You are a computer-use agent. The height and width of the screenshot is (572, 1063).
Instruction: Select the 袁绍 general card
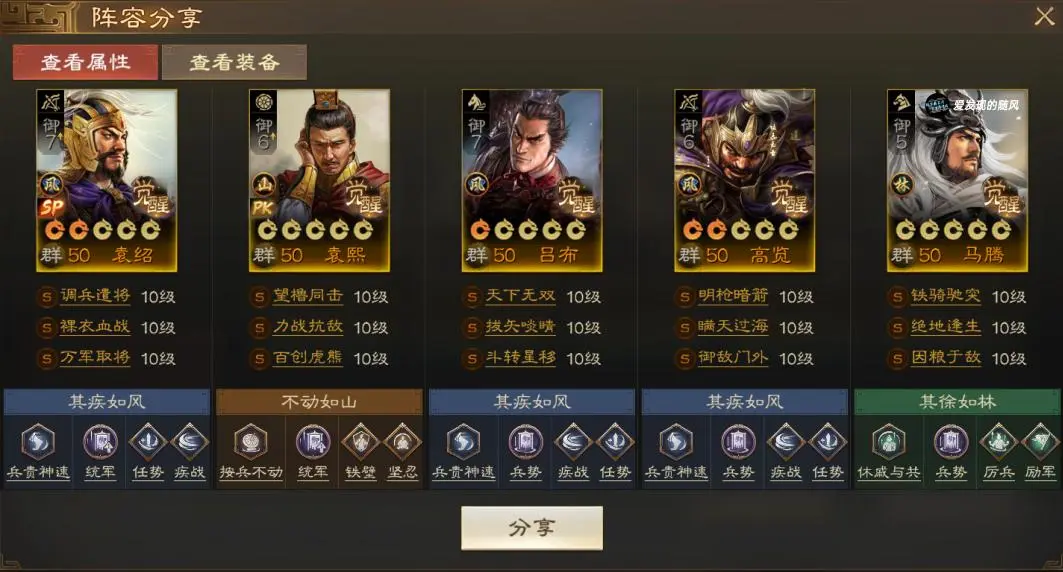coord(106,180)
